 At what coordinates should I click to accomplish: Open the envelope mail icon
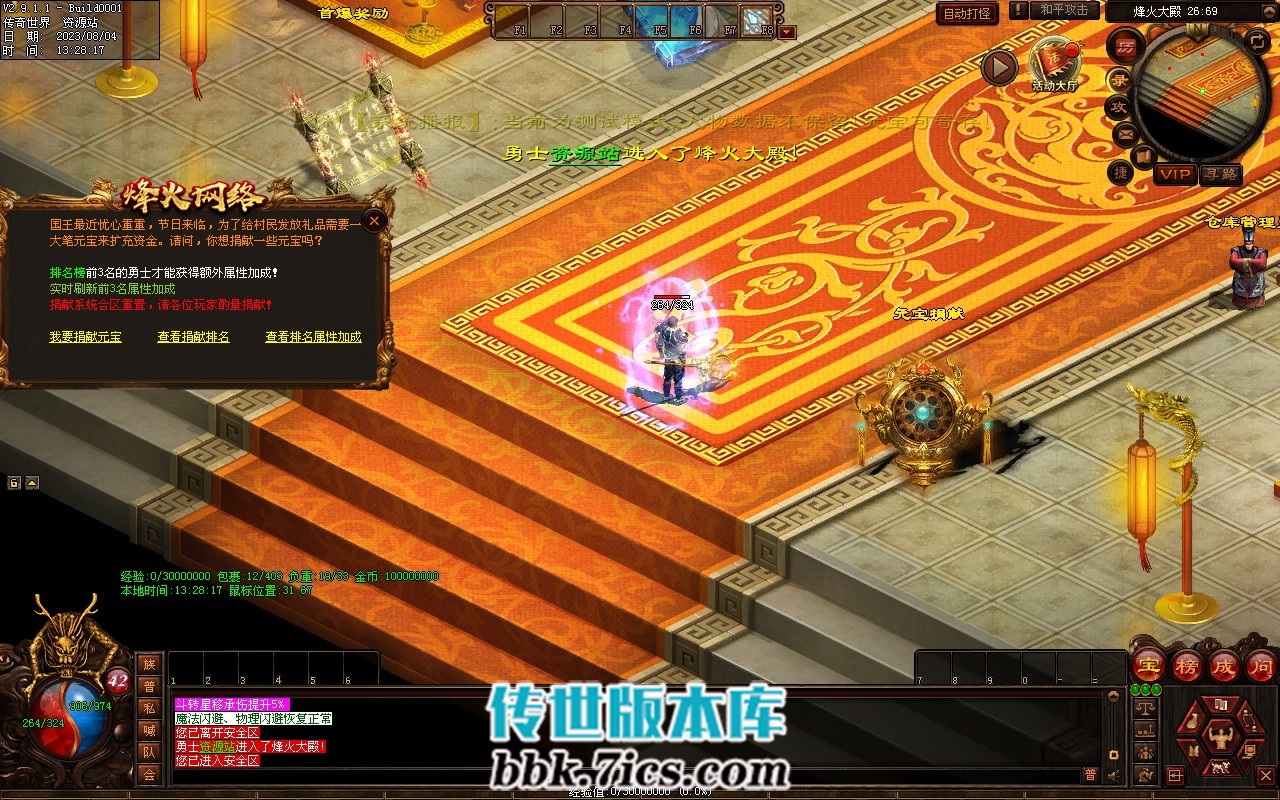click(x=1125, y=133)
